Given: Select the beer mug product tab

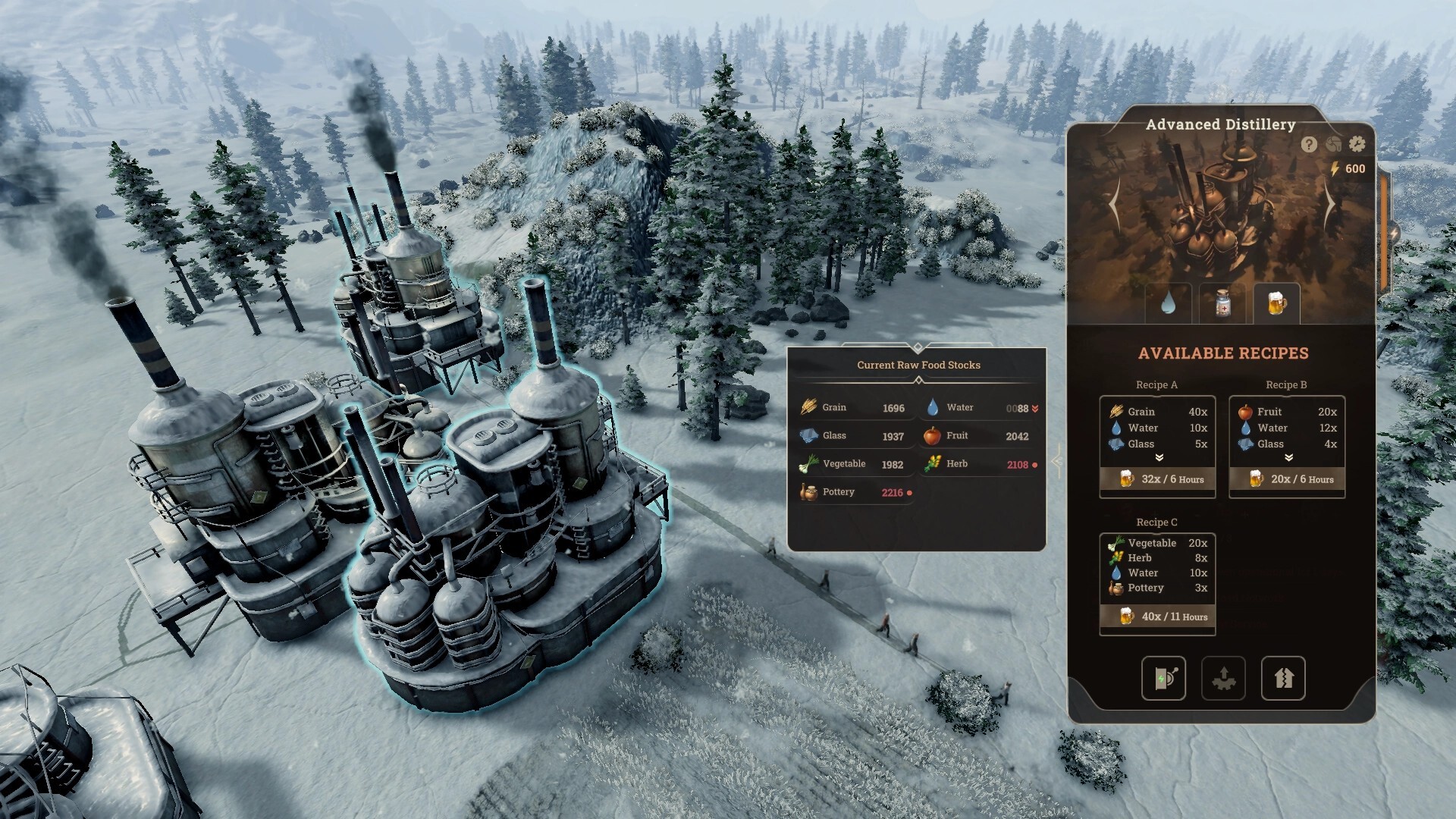Looking at the screenshot, I should tap(1277, 304).
